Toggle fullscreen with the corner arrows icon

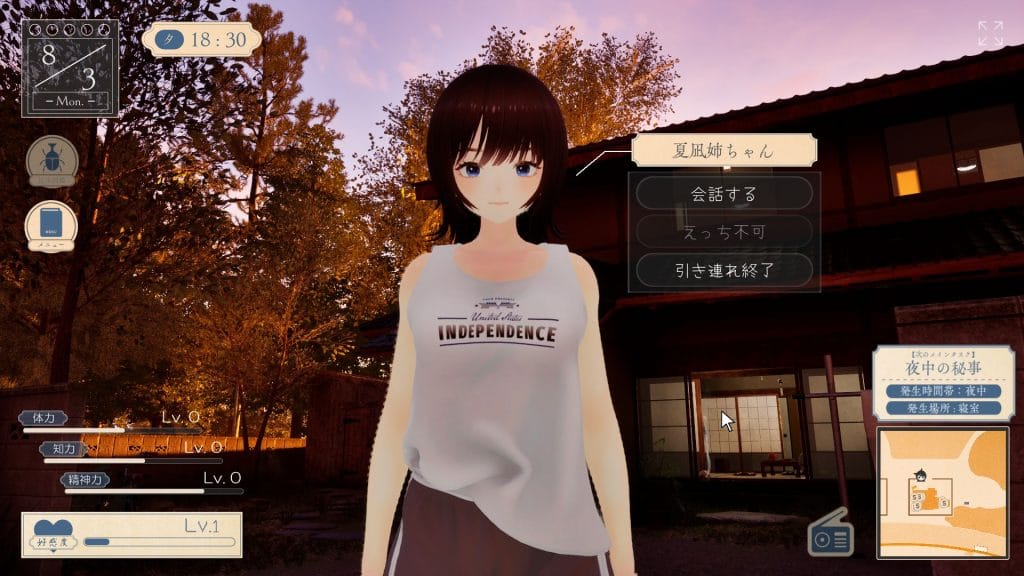[x=990, y=33]
